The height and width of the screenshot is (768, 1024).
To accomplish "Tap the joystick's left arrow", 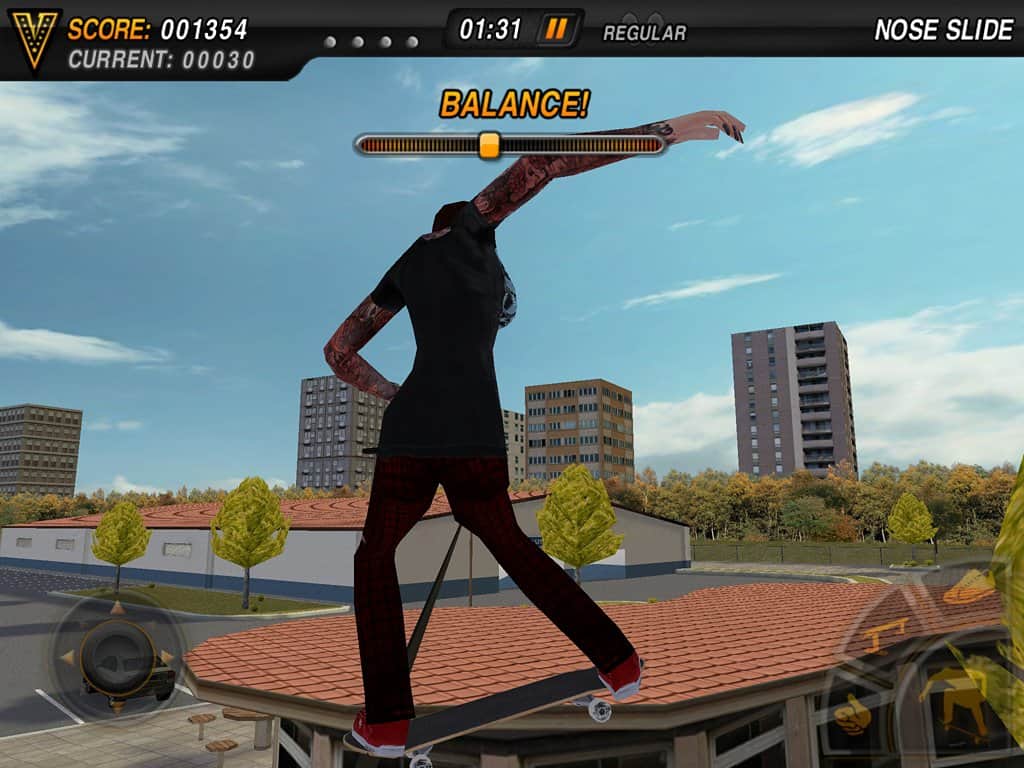I will (x=66, y=657).
